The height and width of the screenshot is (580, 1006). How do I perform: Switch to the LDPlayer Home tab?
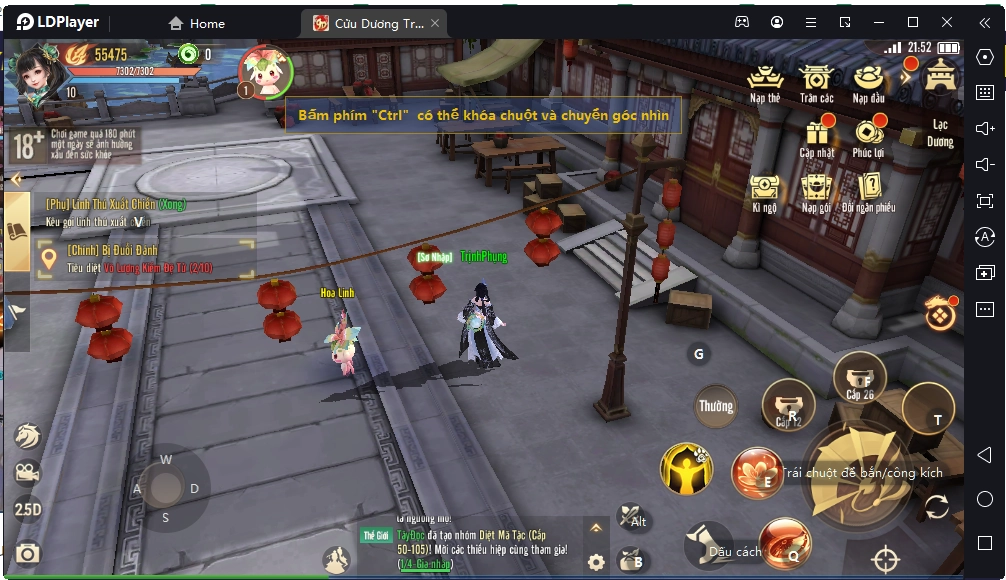(197, 23)
